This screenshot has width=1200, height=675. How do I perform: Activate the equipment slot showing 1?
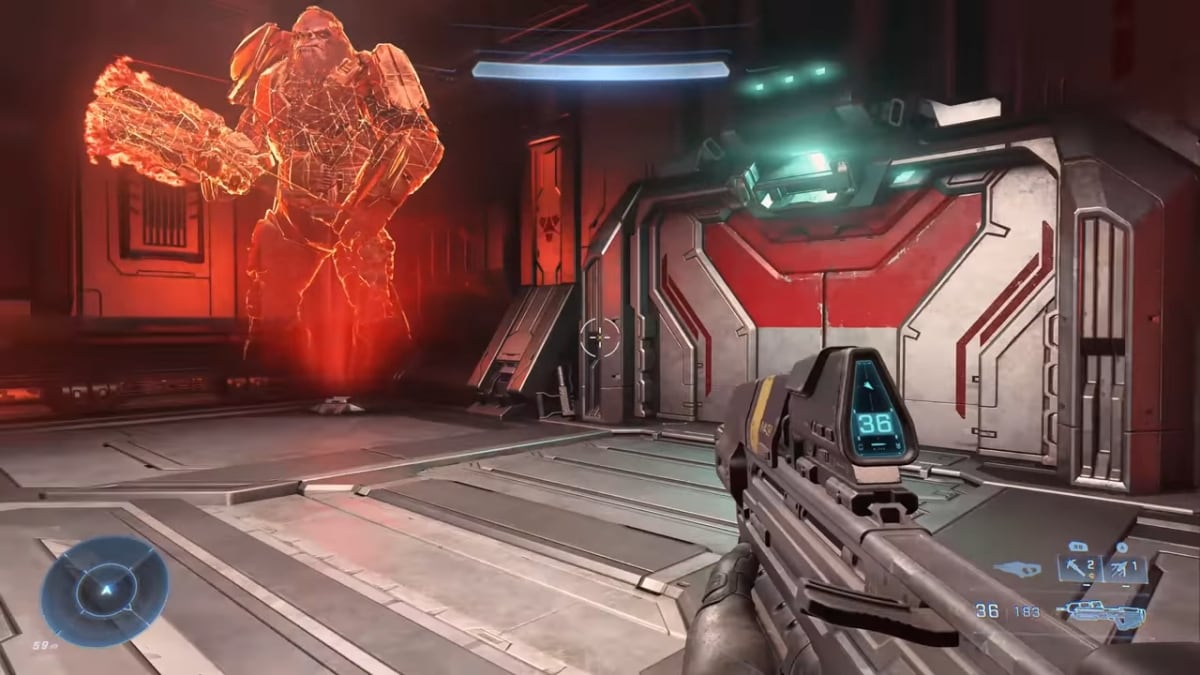pyautogui.click(x=1124, y=569)
